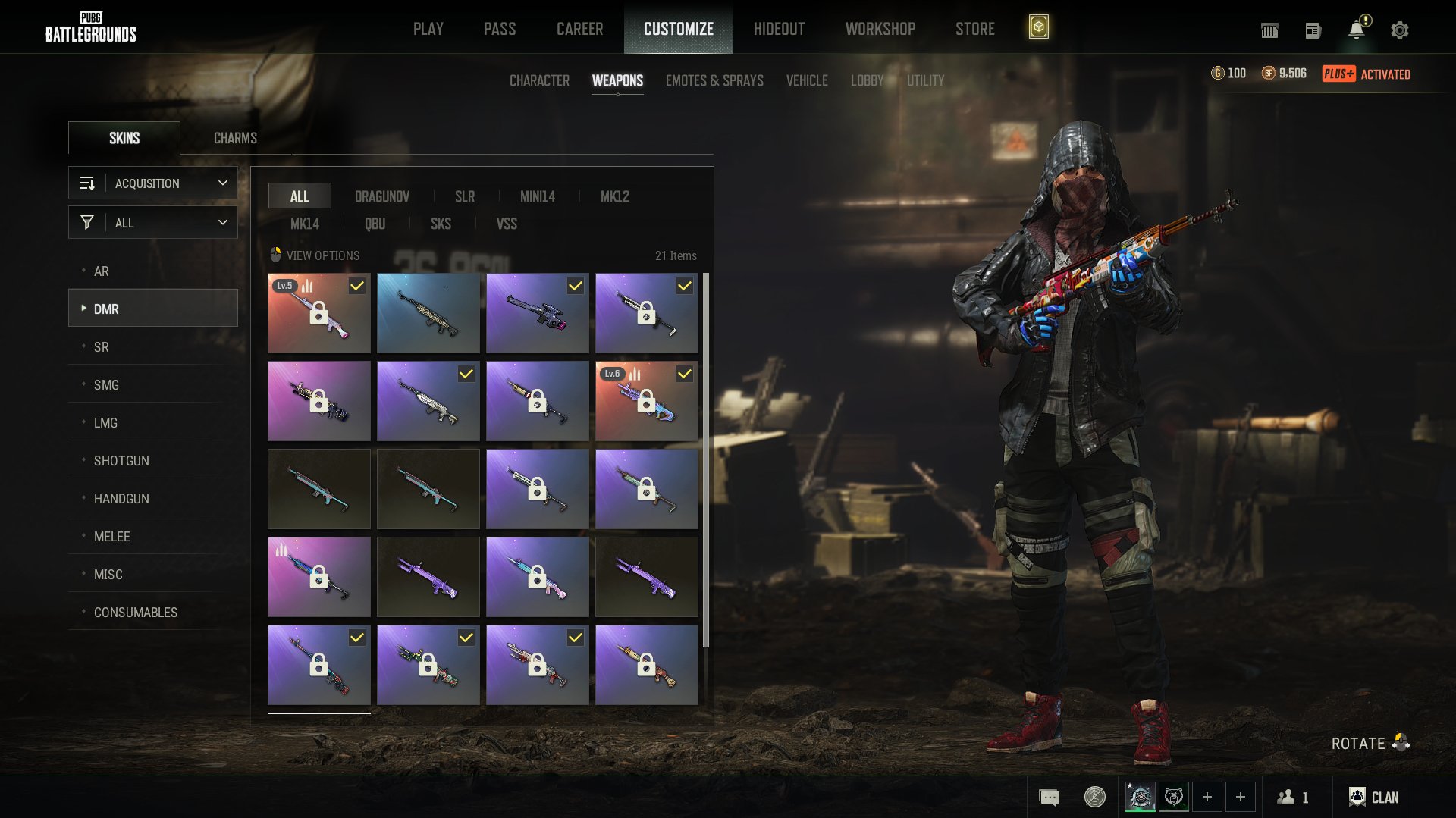Select the Lv.5 progressive skin thumbnail
This screenshot has height=818, width=1456.
pos(319,313)
